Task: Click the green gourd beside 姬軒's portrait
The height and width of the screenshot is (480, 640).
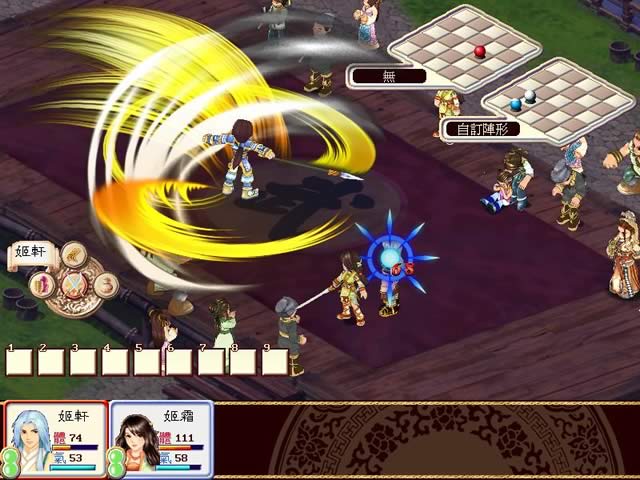Action: coord(8,461)
